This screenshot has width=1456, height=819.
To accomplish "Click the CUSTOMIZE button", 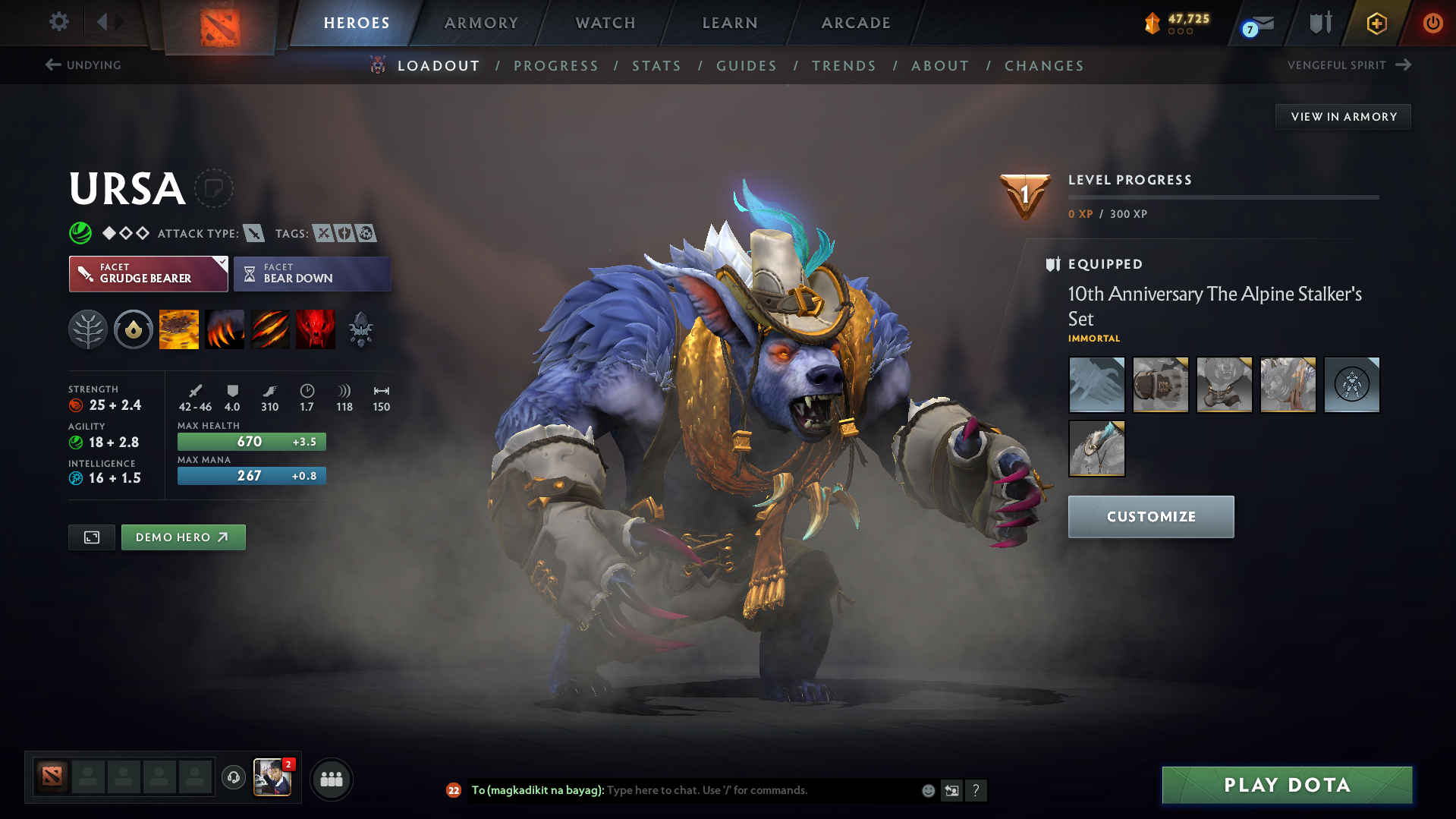I will [1150, 517].
